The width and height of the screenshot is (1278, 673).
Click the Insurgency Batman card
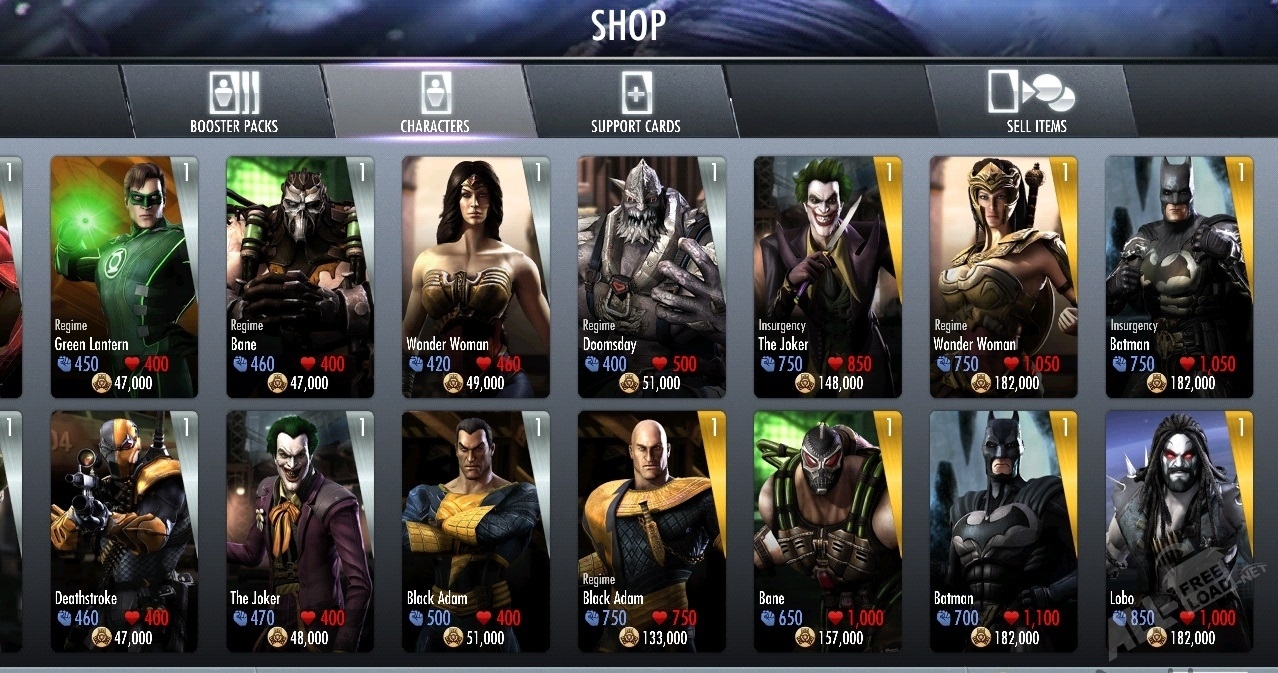(x=1180, y=275)
